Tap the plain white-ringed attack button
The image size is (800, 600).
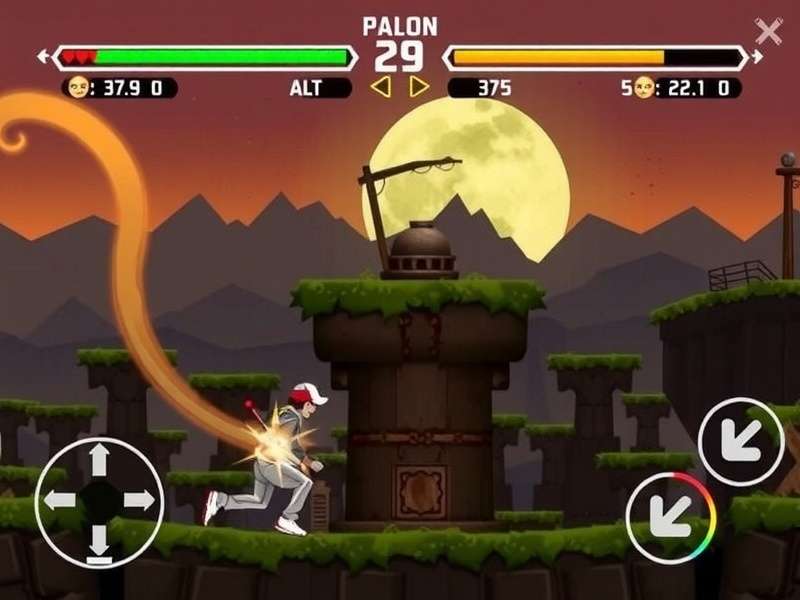pos(741,442)
